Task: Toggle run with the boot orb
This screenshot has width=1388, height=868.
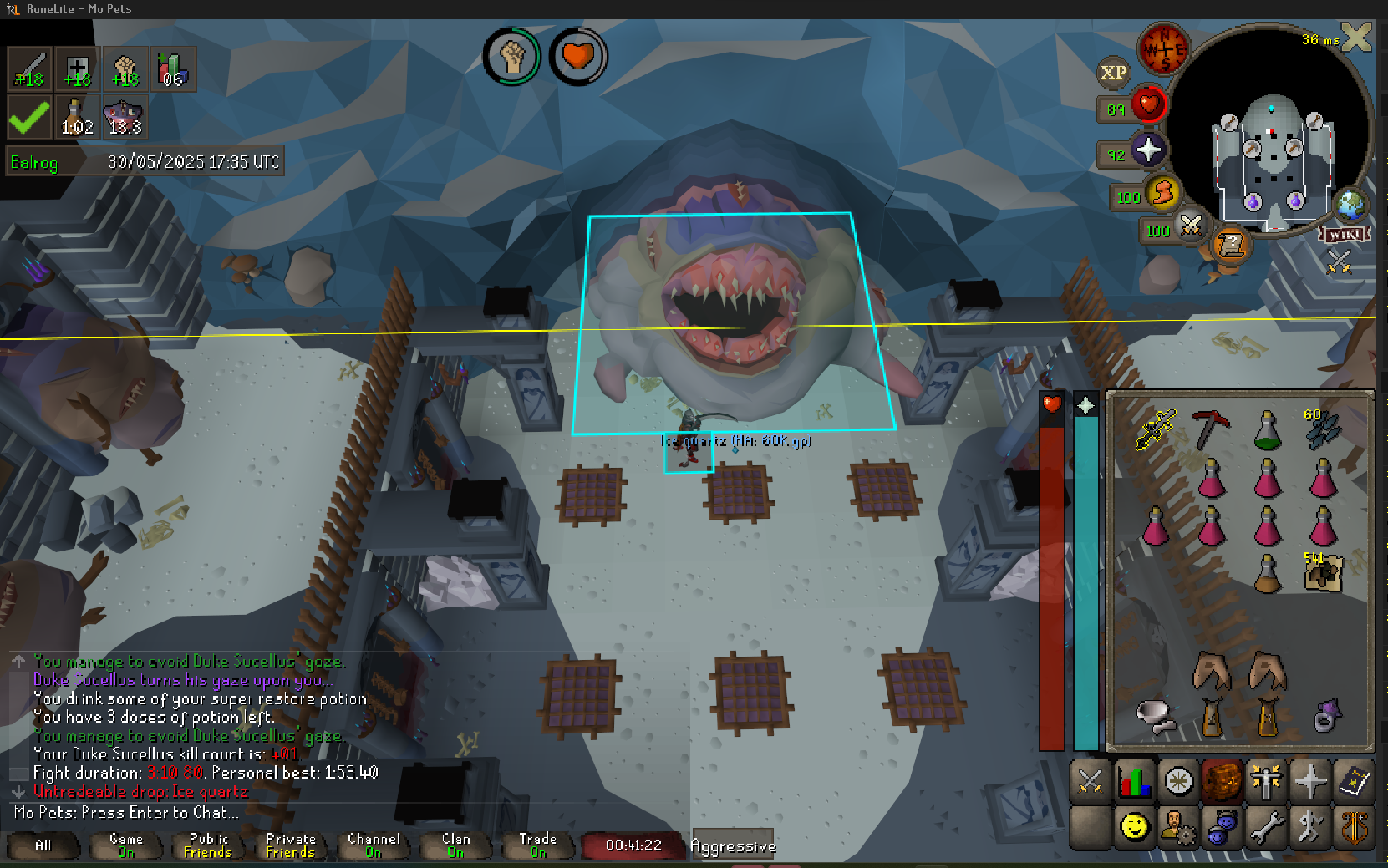Action: pyautogui.click(x=1162, y=194)
